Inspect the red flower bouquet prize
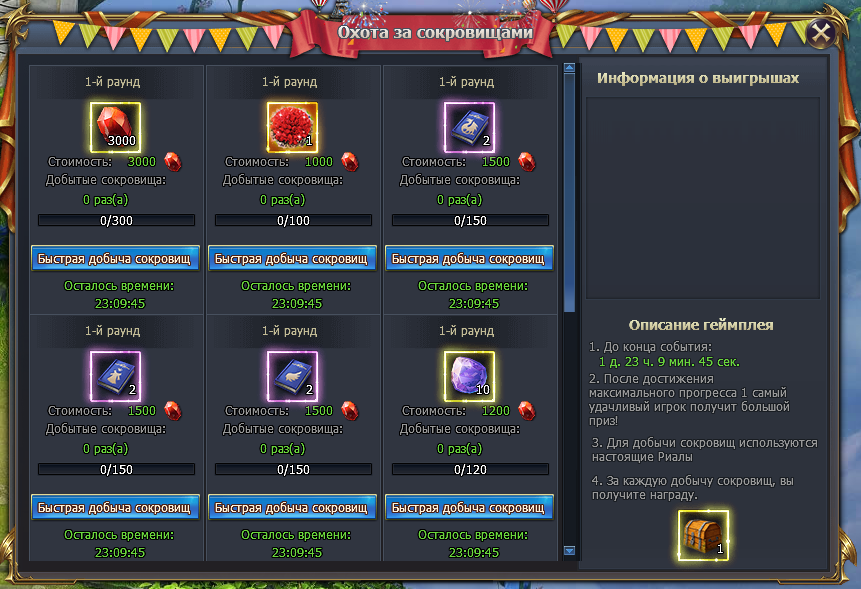Viewport: 861px width, 589px height. pos(293,127)
